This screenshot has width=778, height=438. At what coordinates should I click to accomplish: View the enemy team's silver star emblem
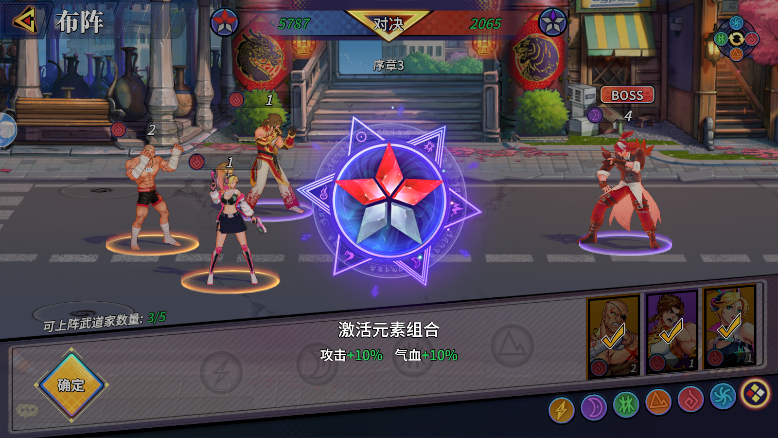(553, 21)
